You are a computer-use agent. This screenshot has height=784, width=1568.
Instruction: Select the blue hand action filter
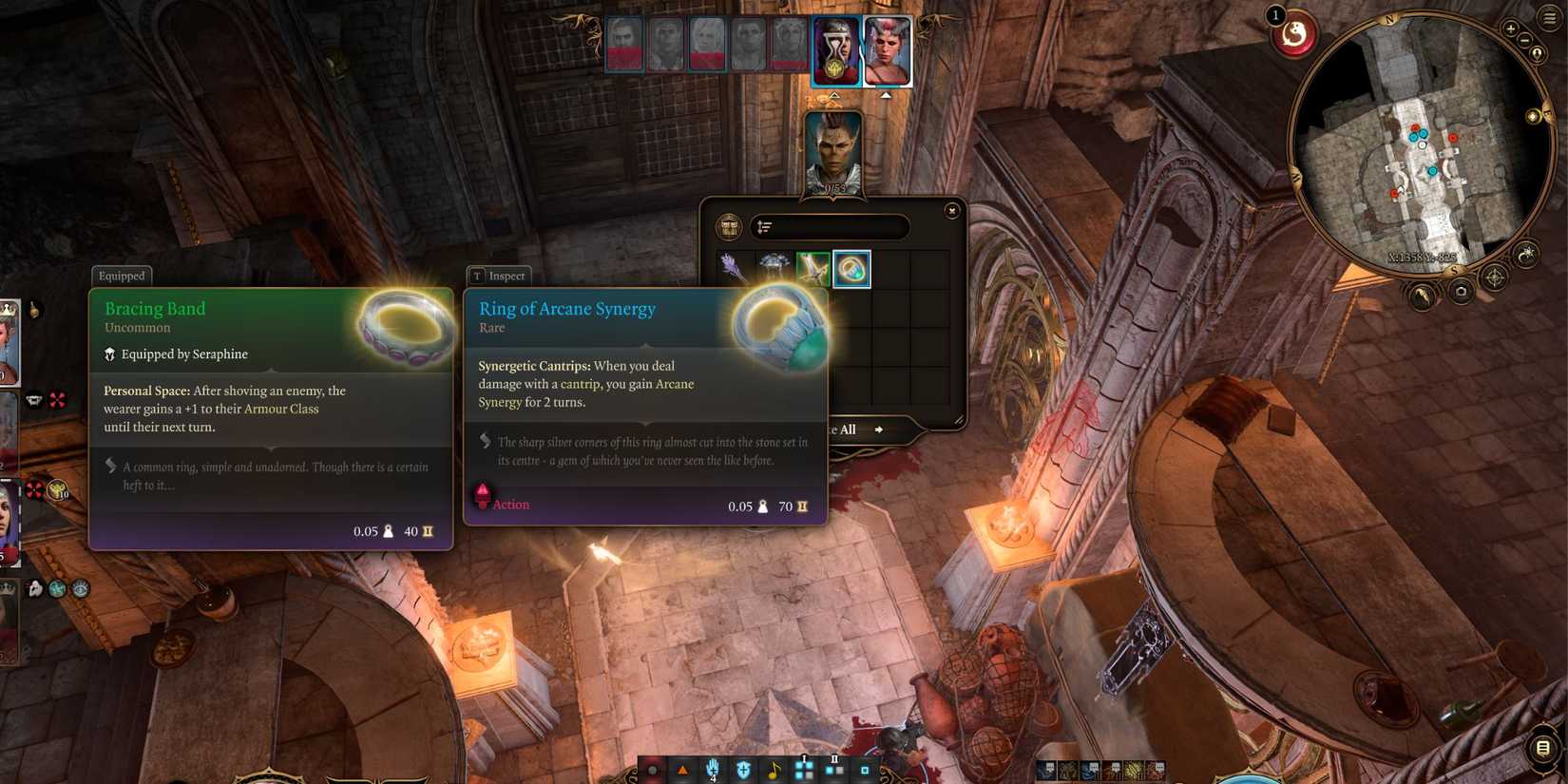click(x=713, y=769)
